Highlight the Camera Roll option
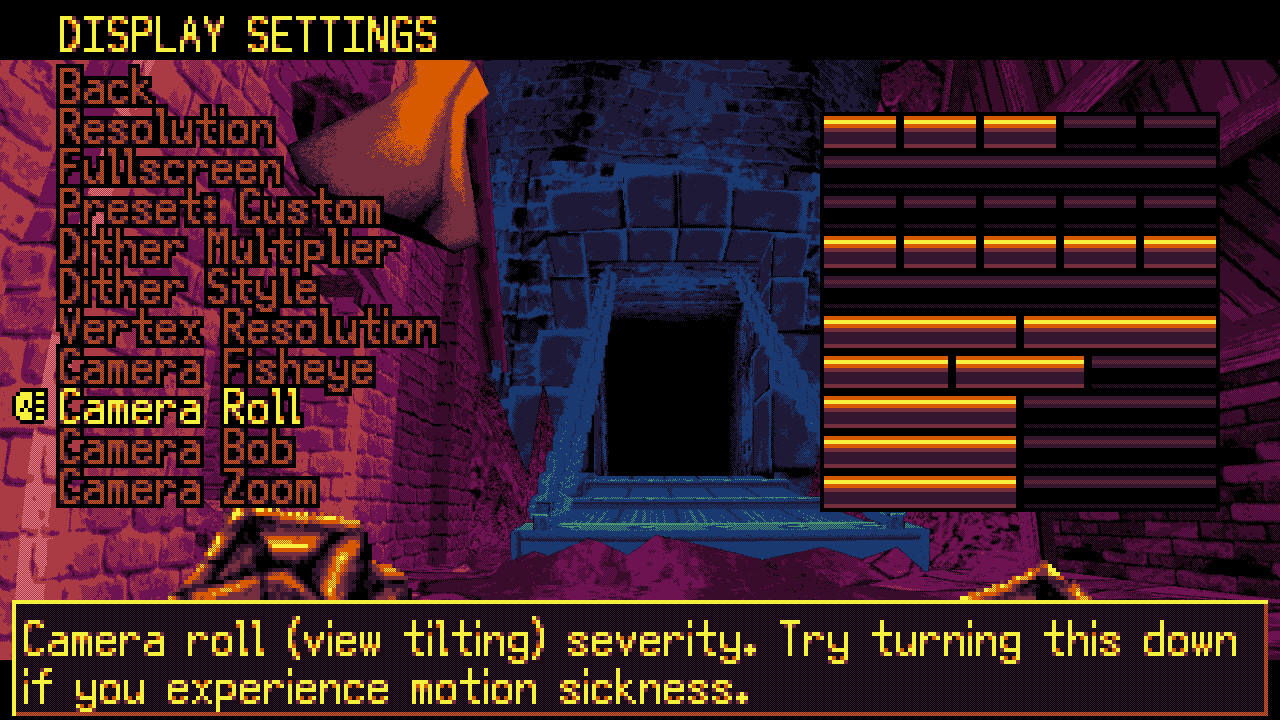 point(180,408)
